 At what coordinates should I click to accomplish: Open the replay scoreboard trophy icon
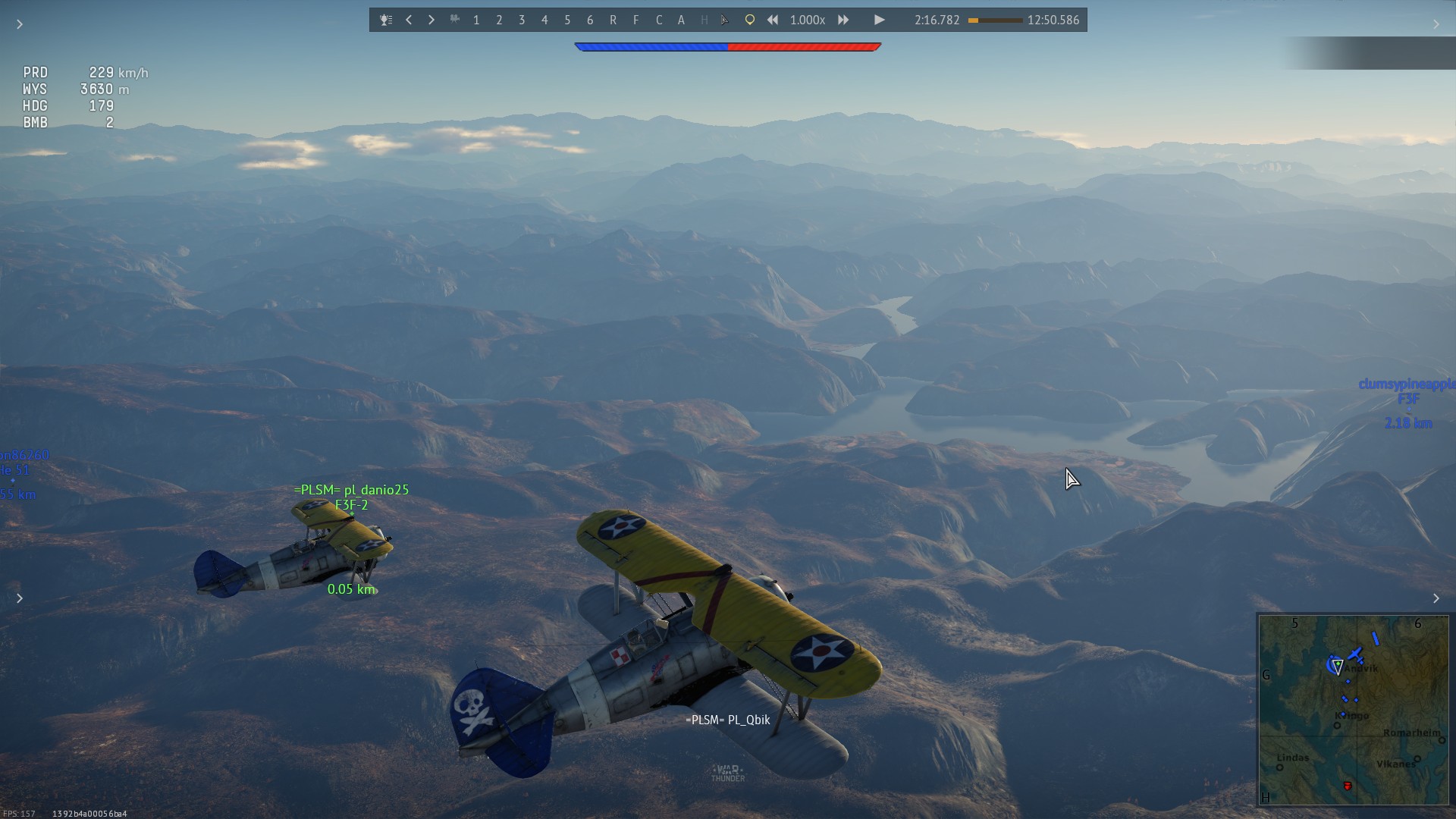point(386,20)
